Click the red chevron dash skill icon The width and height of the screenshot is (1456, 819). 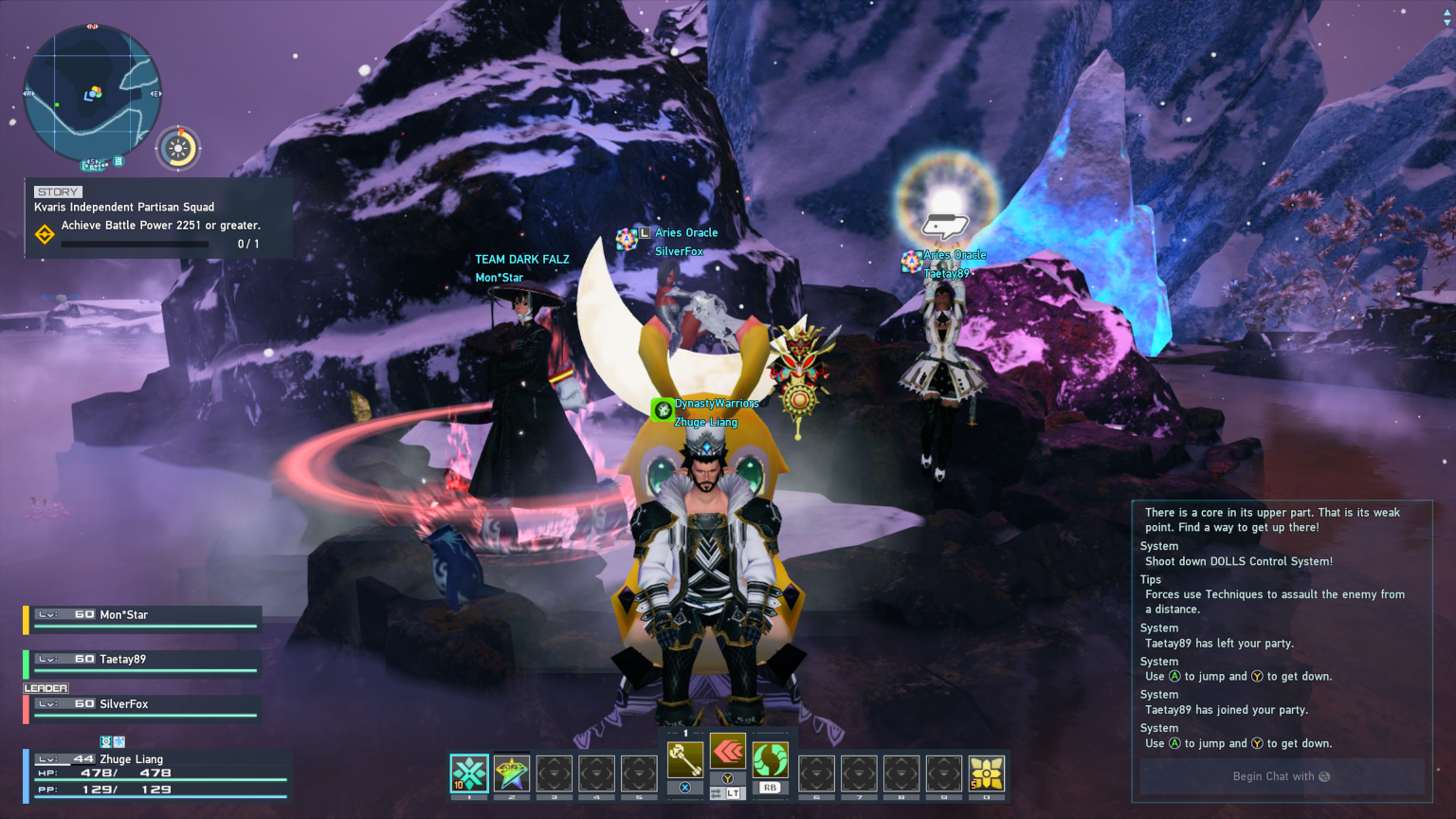tap(727, 751)
